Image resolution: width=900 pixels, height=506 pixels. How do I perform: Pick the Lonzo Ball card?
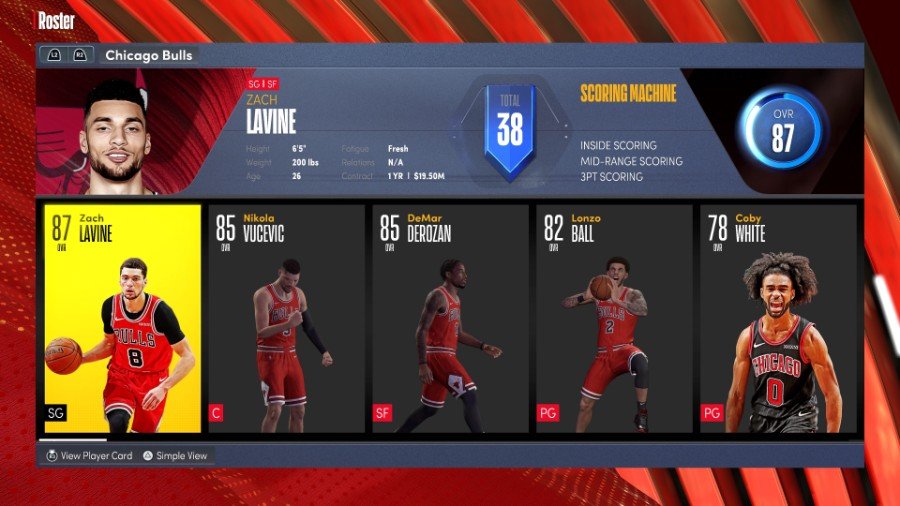pyautogui.click(x=613, y=318)
